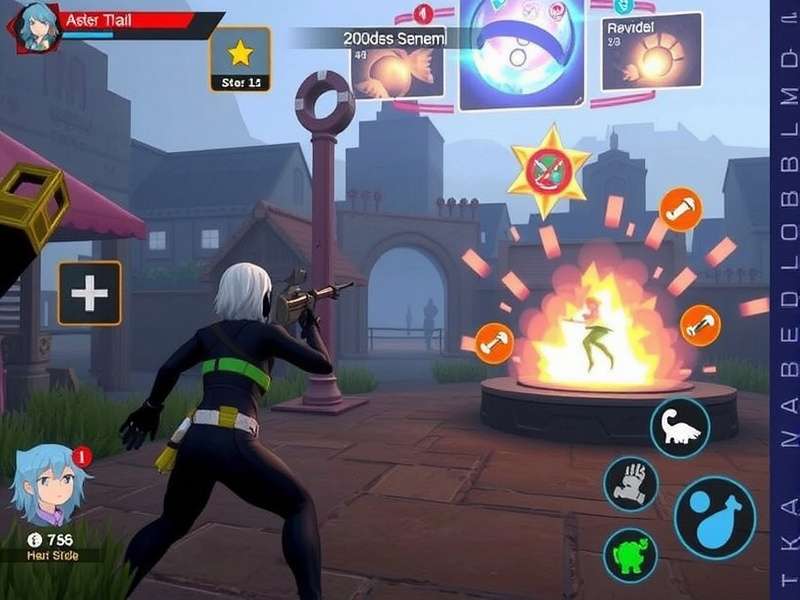
Task: Use the gauntlet fist ability
Action: pyautogui.click(x=630, y=483)
